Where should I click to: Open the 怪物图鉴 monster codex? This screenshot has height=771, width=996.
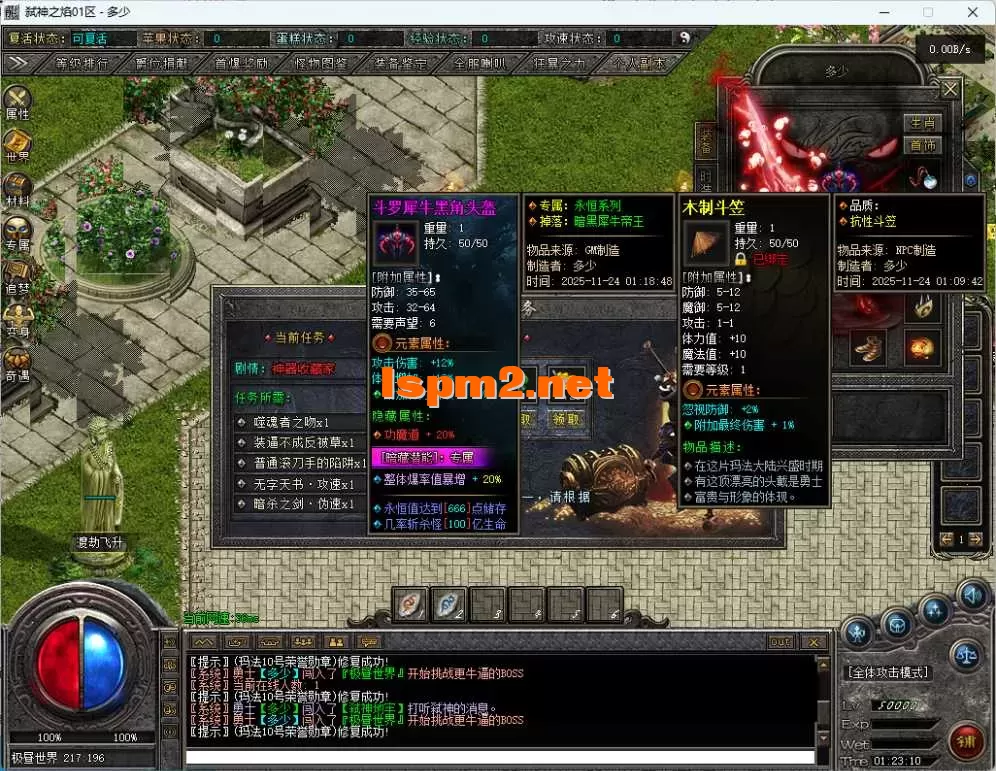[x=321, y=63]
